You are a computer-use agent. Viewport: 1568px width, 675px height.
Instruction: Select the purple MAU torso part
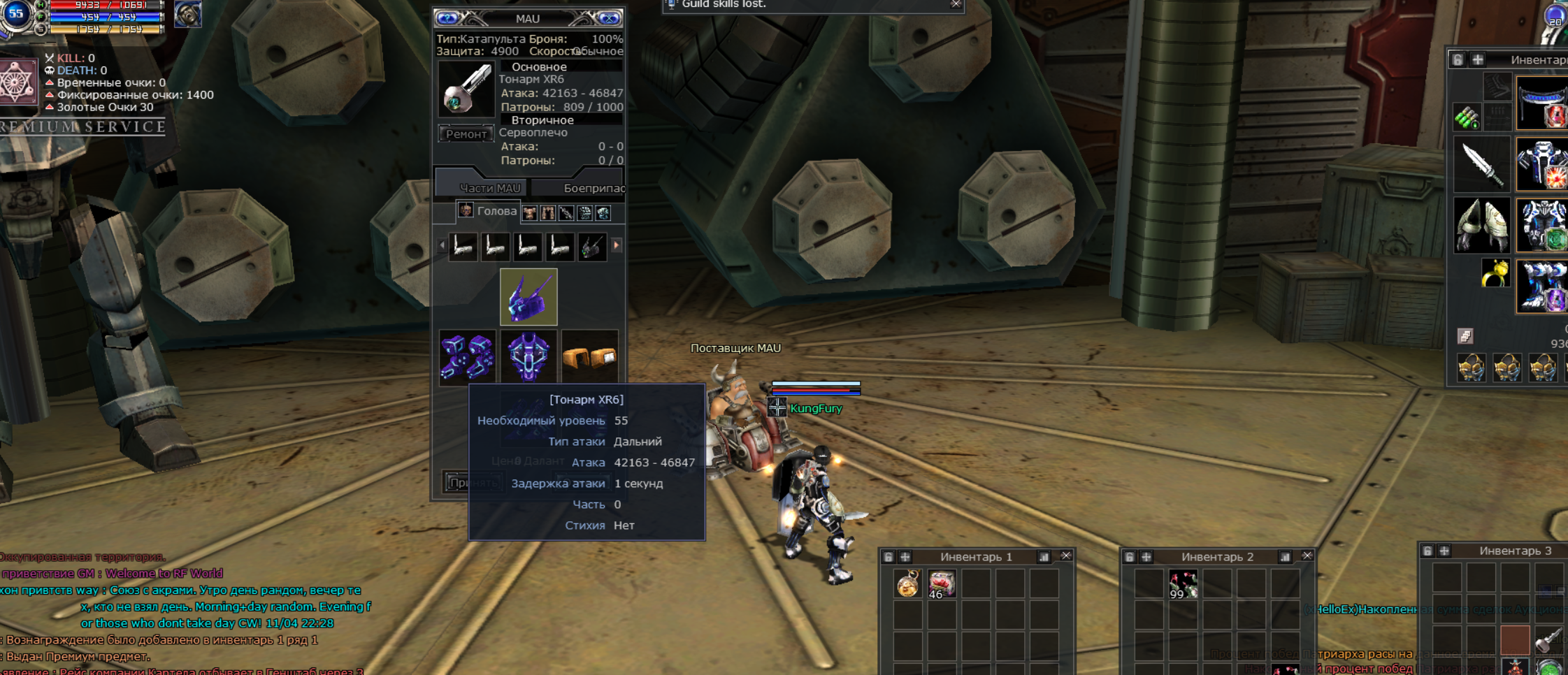tap(528, 357)
